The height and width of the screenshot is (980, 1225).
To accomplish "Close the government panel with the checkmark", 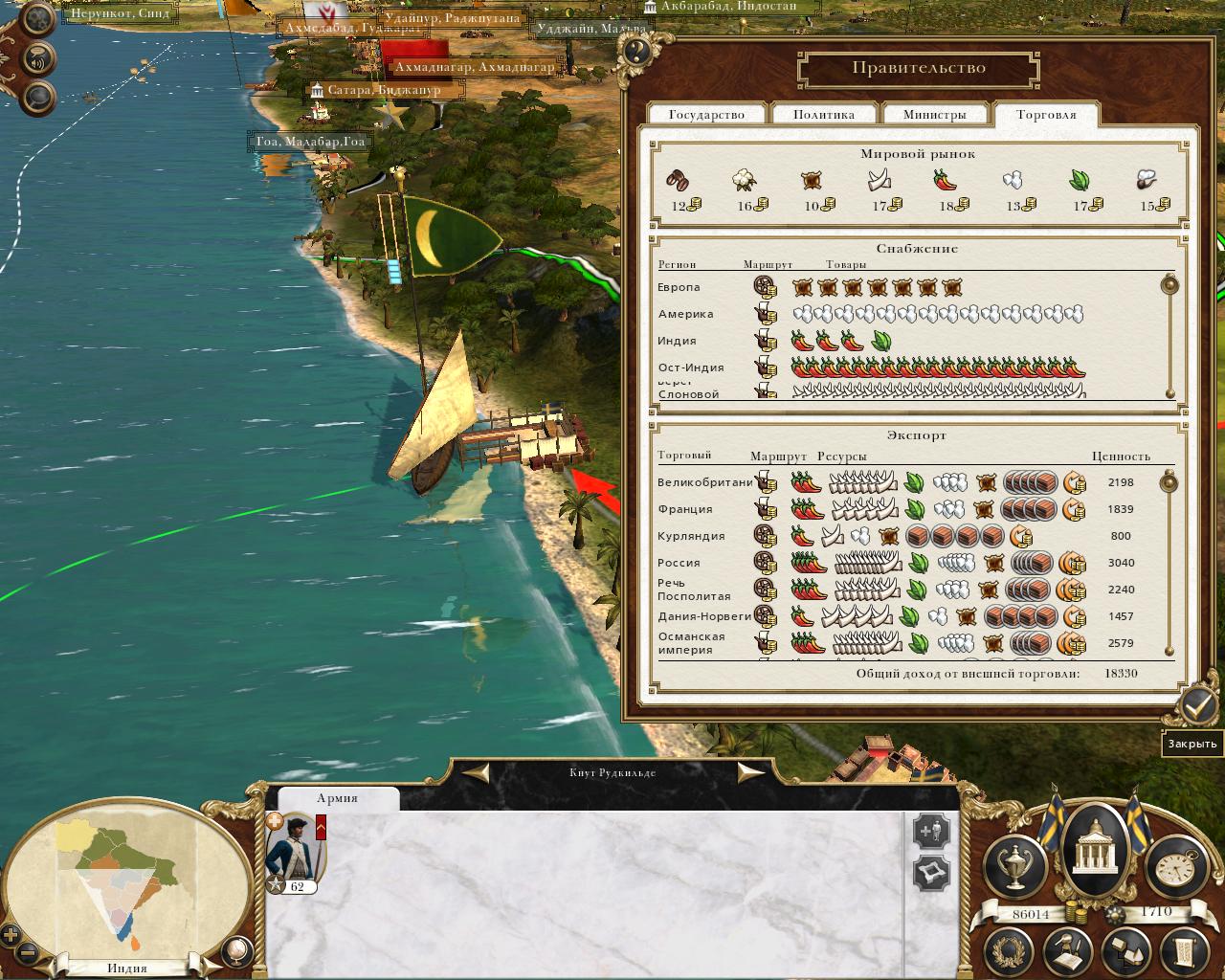I will 1197,706.
